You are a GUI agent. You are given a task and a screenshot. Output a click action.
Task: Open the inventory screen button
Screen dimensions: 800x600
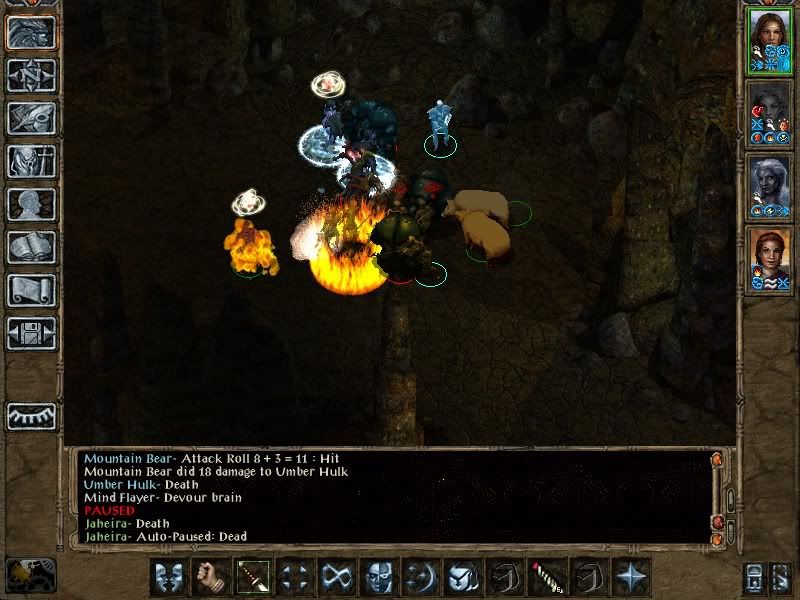click(31, 161)
